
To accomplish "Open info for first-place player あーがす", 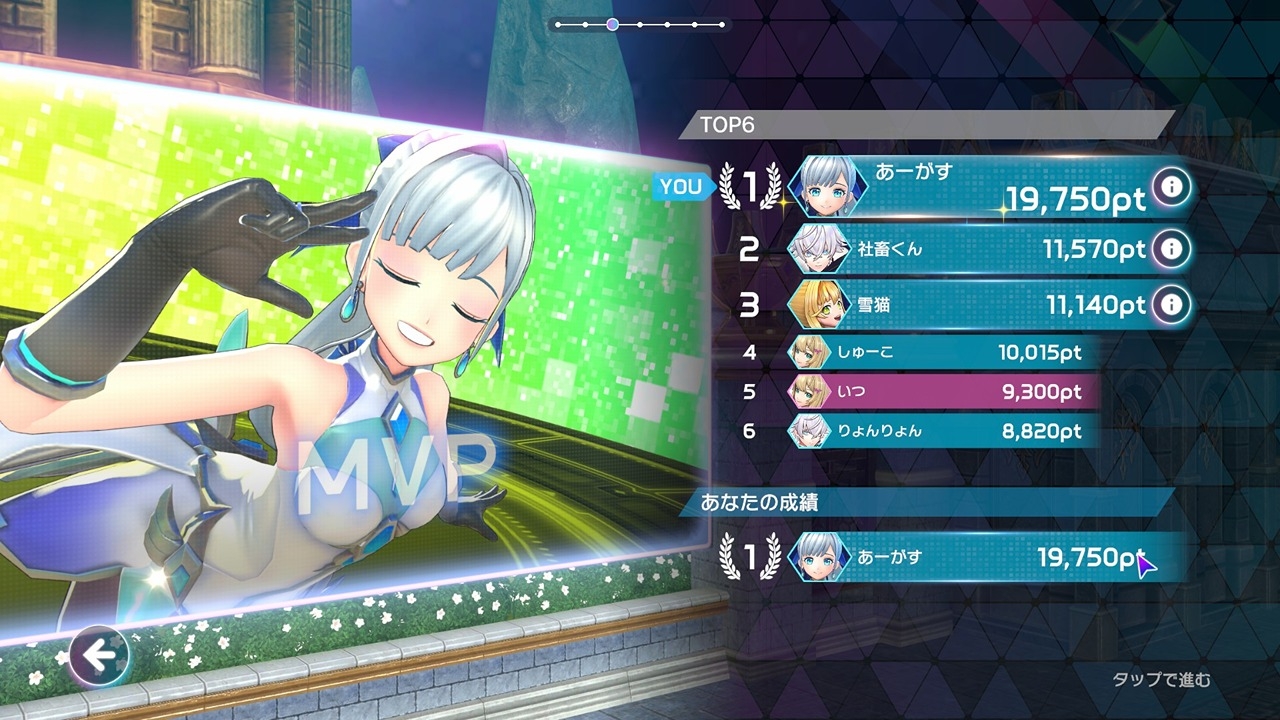I will click(1171, 186).
